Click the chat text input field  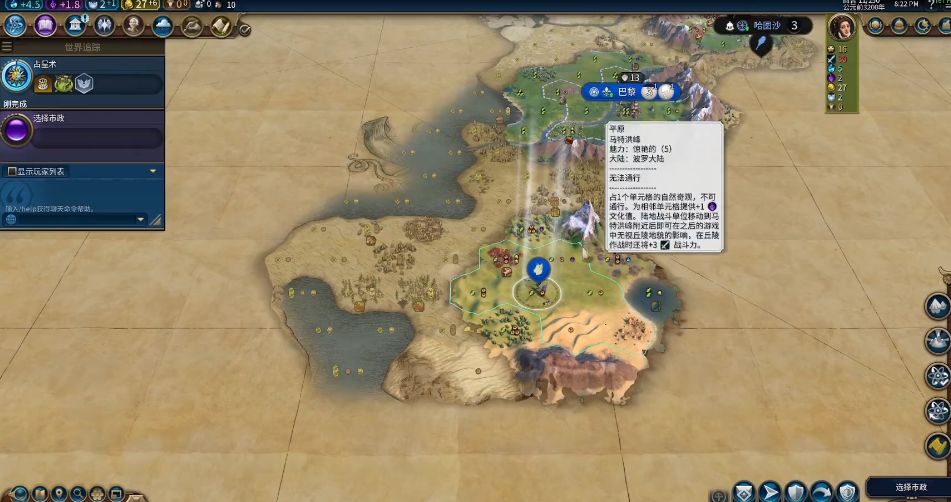[x=70, y=219]
